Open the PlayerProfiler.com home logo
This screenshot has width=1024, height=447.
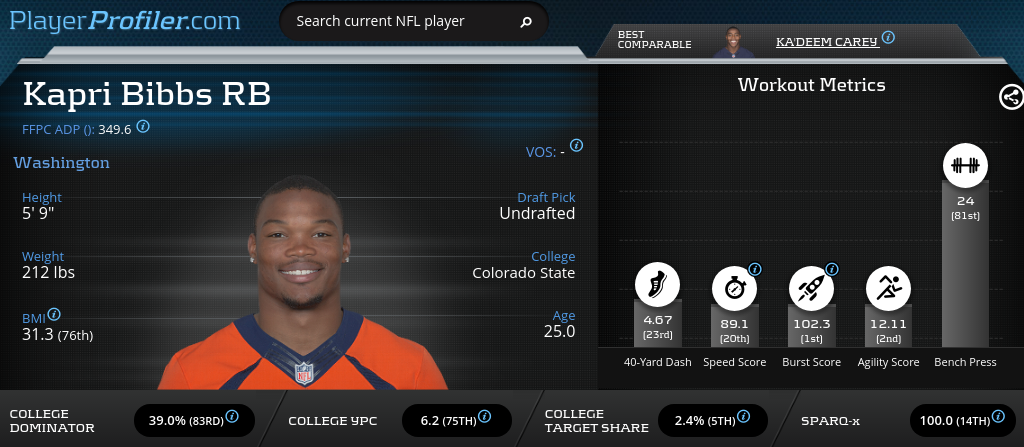click(x=125, y=20)
